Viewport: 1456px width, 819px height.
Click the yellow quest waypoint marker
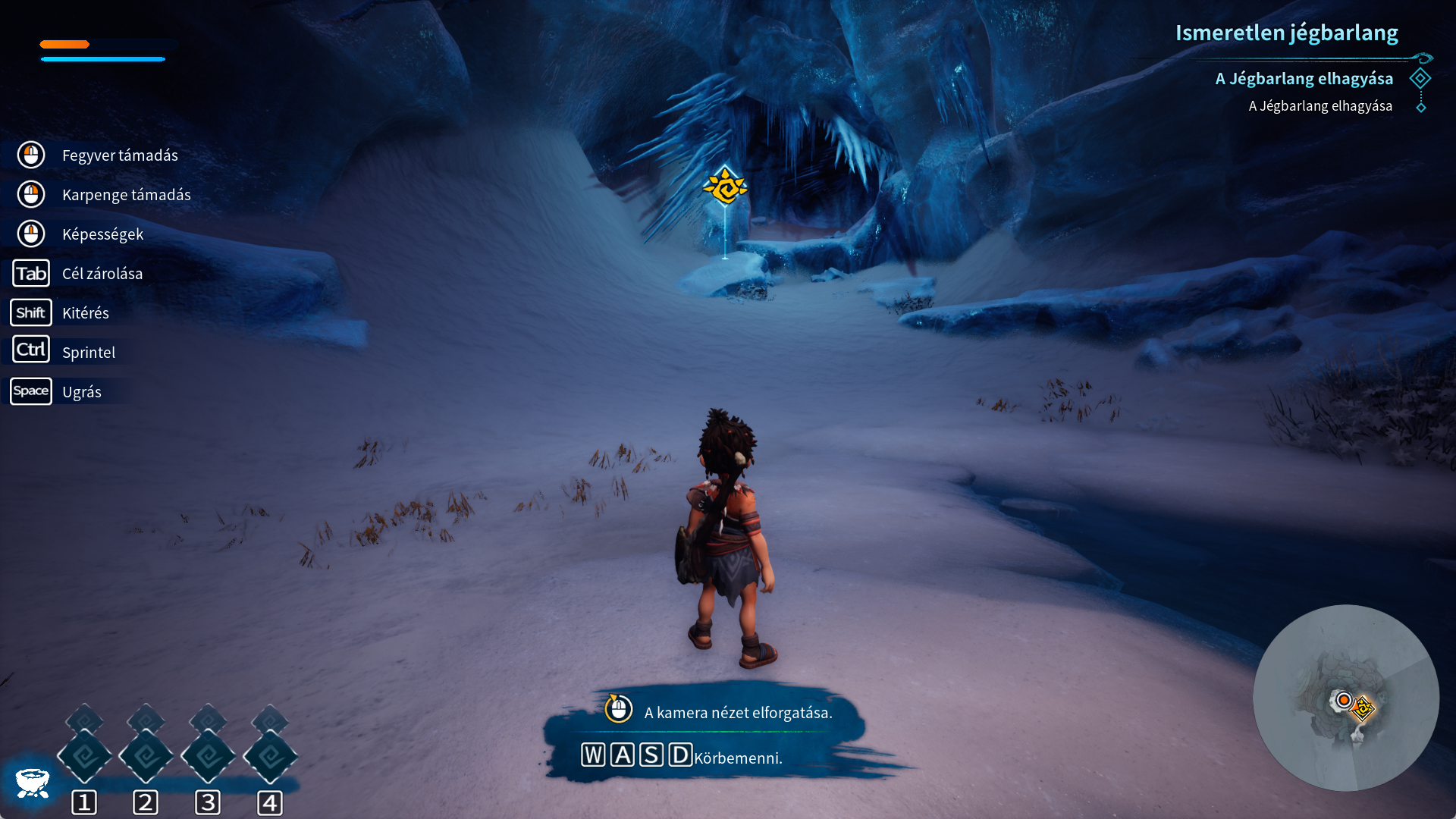pos(725,187)
